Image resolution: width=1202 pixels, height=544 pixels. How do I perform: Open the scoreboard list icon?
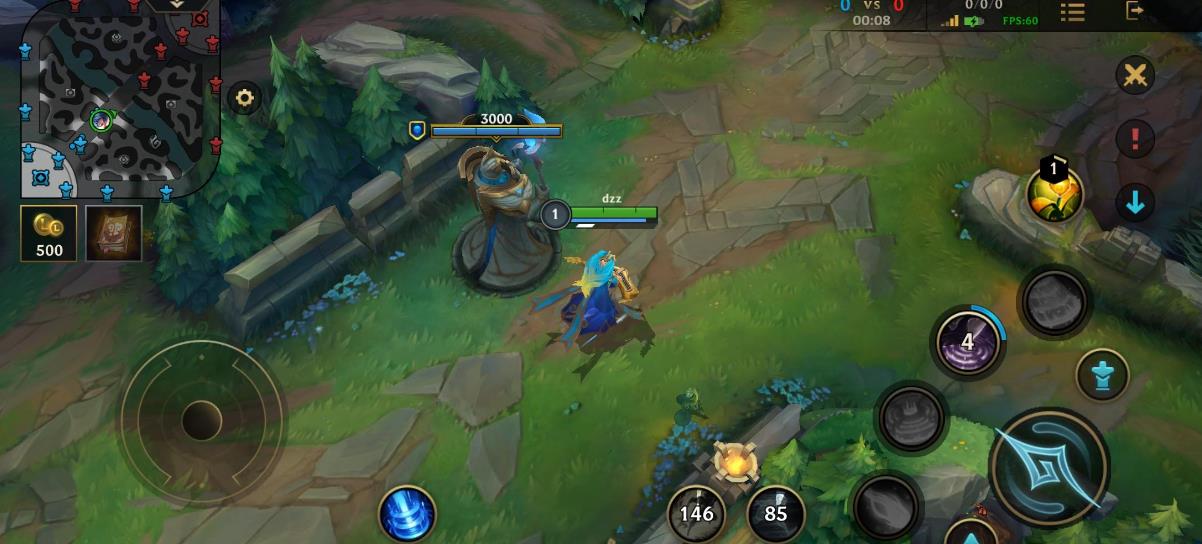(x=1073, y=12)
